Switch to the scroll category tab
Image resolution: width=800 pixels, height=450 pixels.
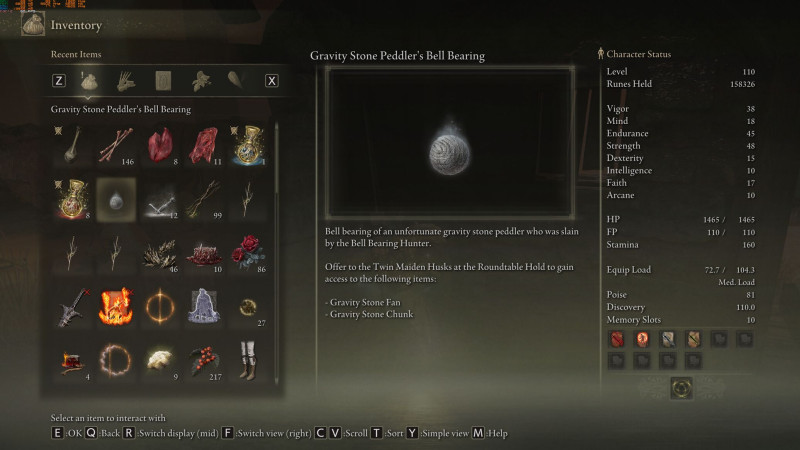163,80
